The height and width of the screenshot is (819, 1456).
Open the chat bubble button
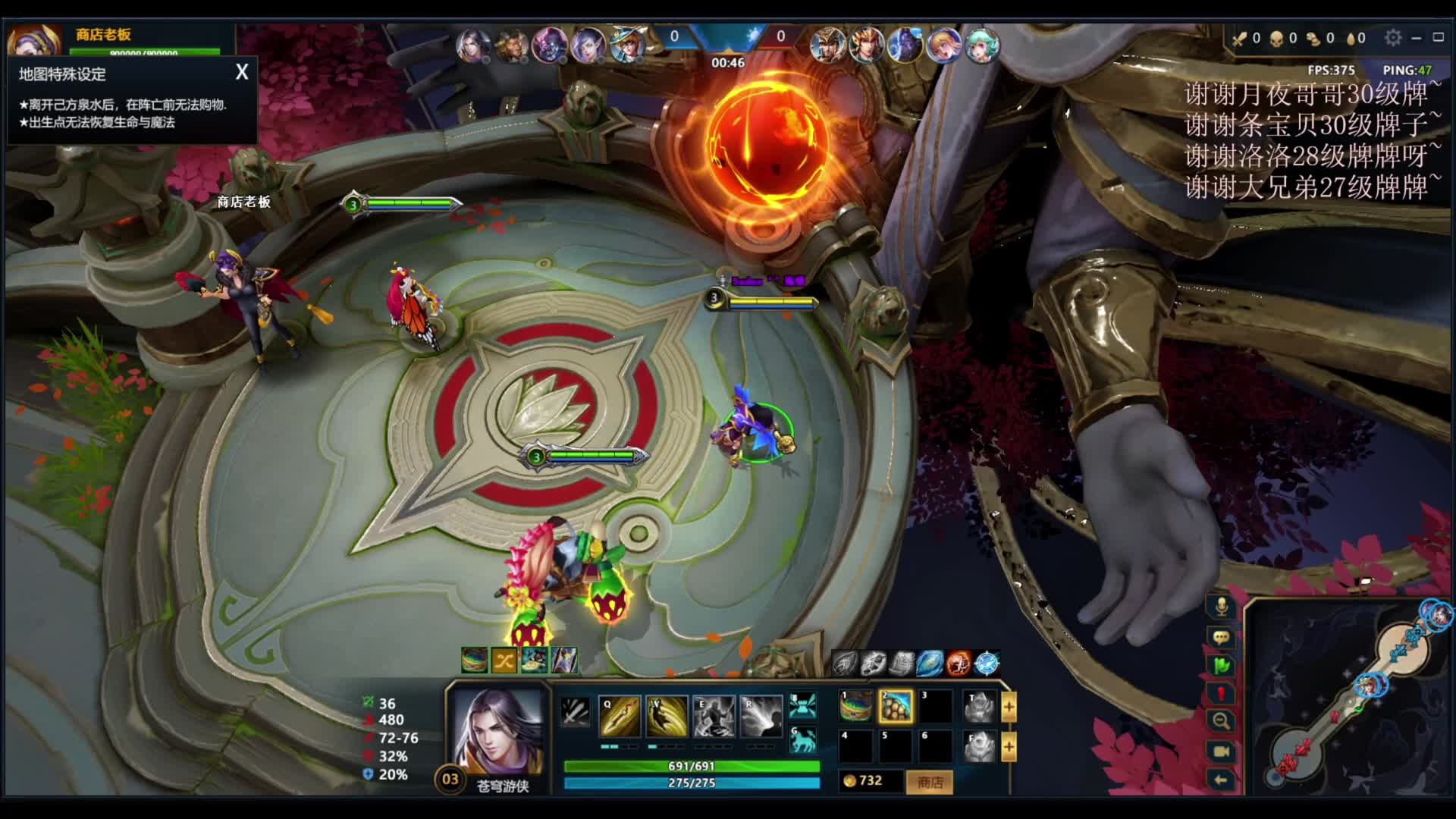coord(1221,637)
